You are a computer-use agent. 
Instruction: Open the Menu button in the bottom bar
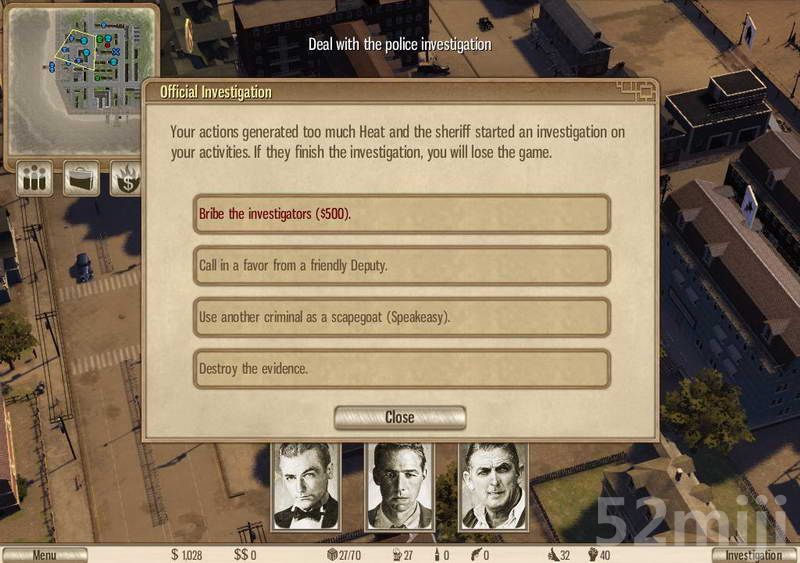click(44, 555)
